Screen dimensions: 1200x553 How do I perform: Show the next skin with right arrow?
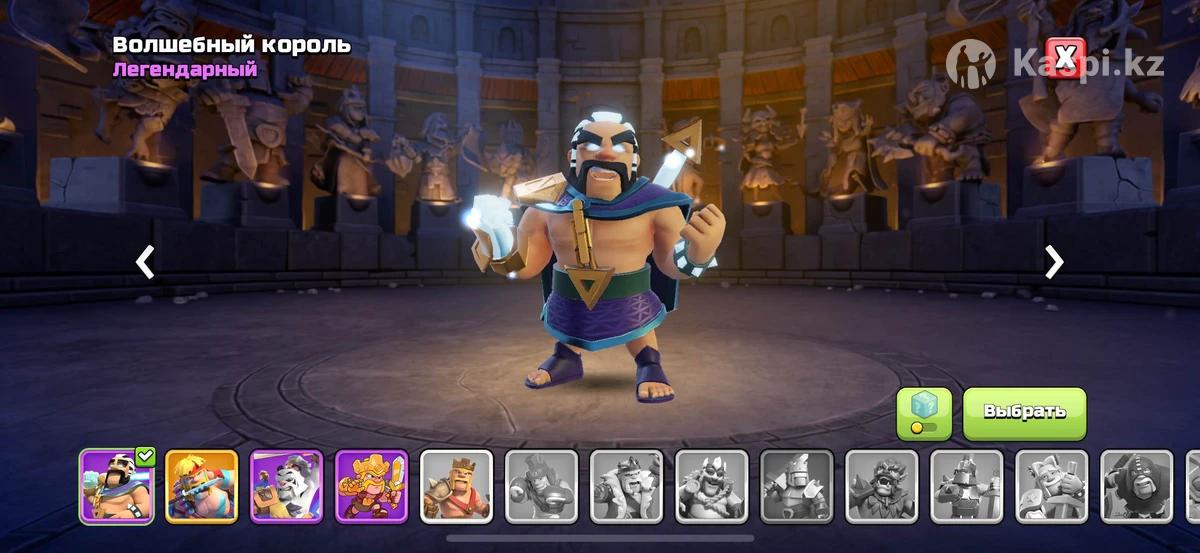pyautogui.click(x=1054, y=262)
